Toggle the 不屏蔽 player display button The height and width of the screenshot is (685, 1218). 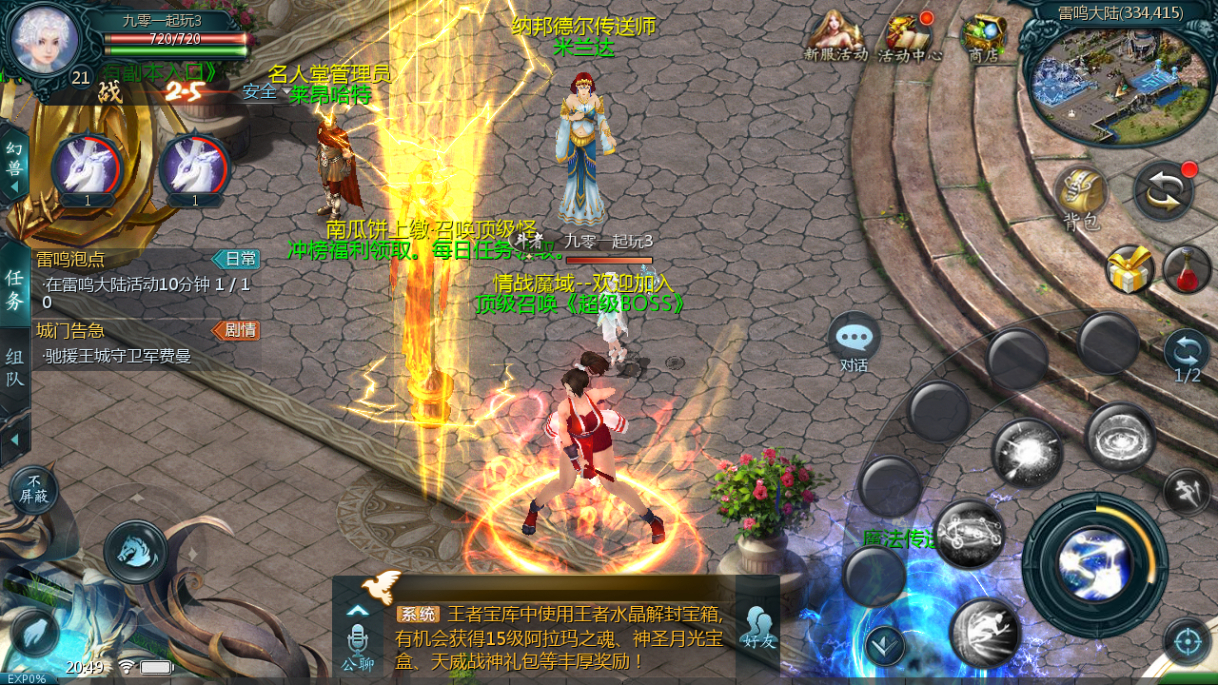[34, 490]
